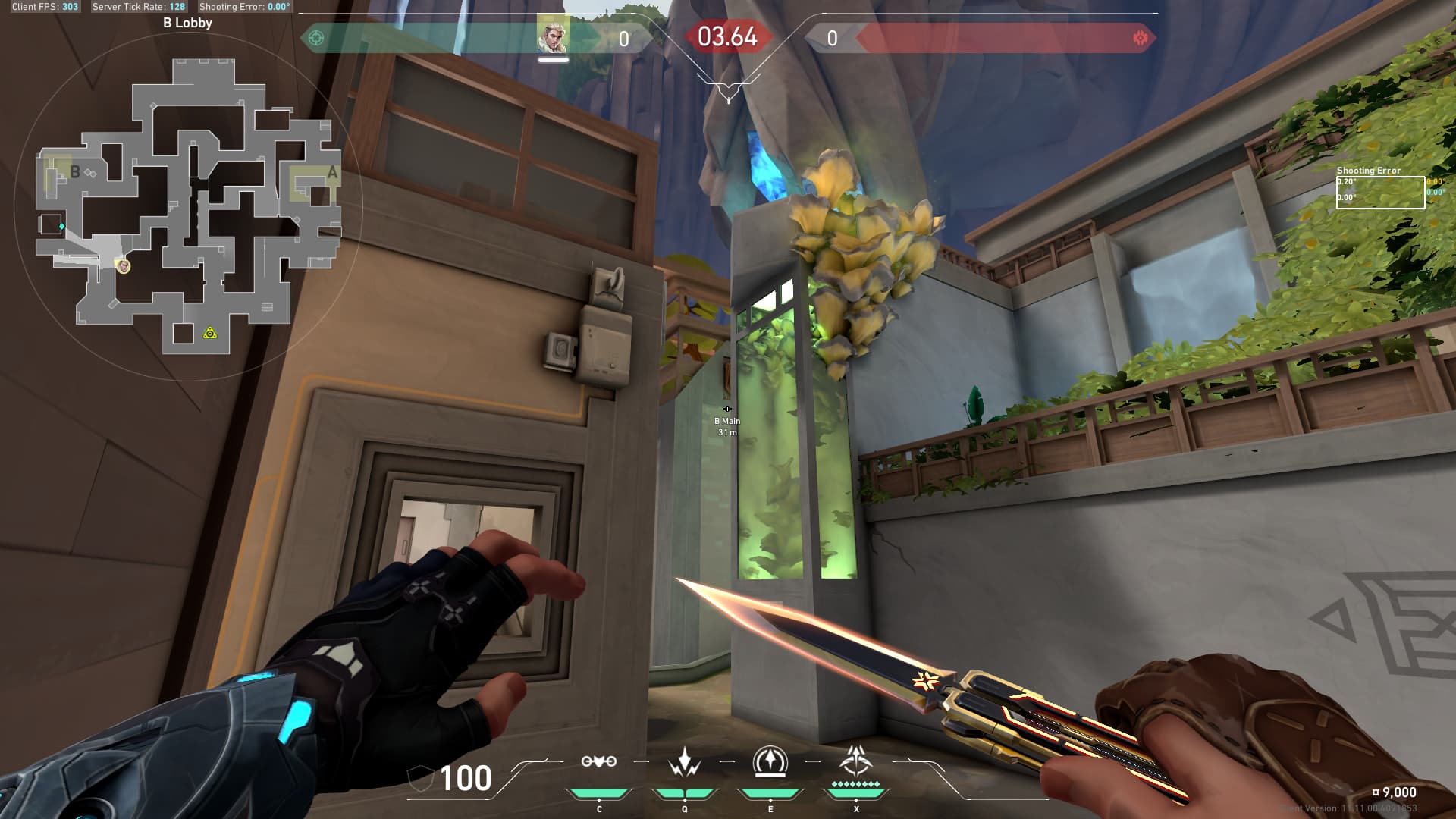The image size is (1456, 819).
Task: Select the spike marker on the minimap
Action: pyautogui.click(x=210, y=333)
